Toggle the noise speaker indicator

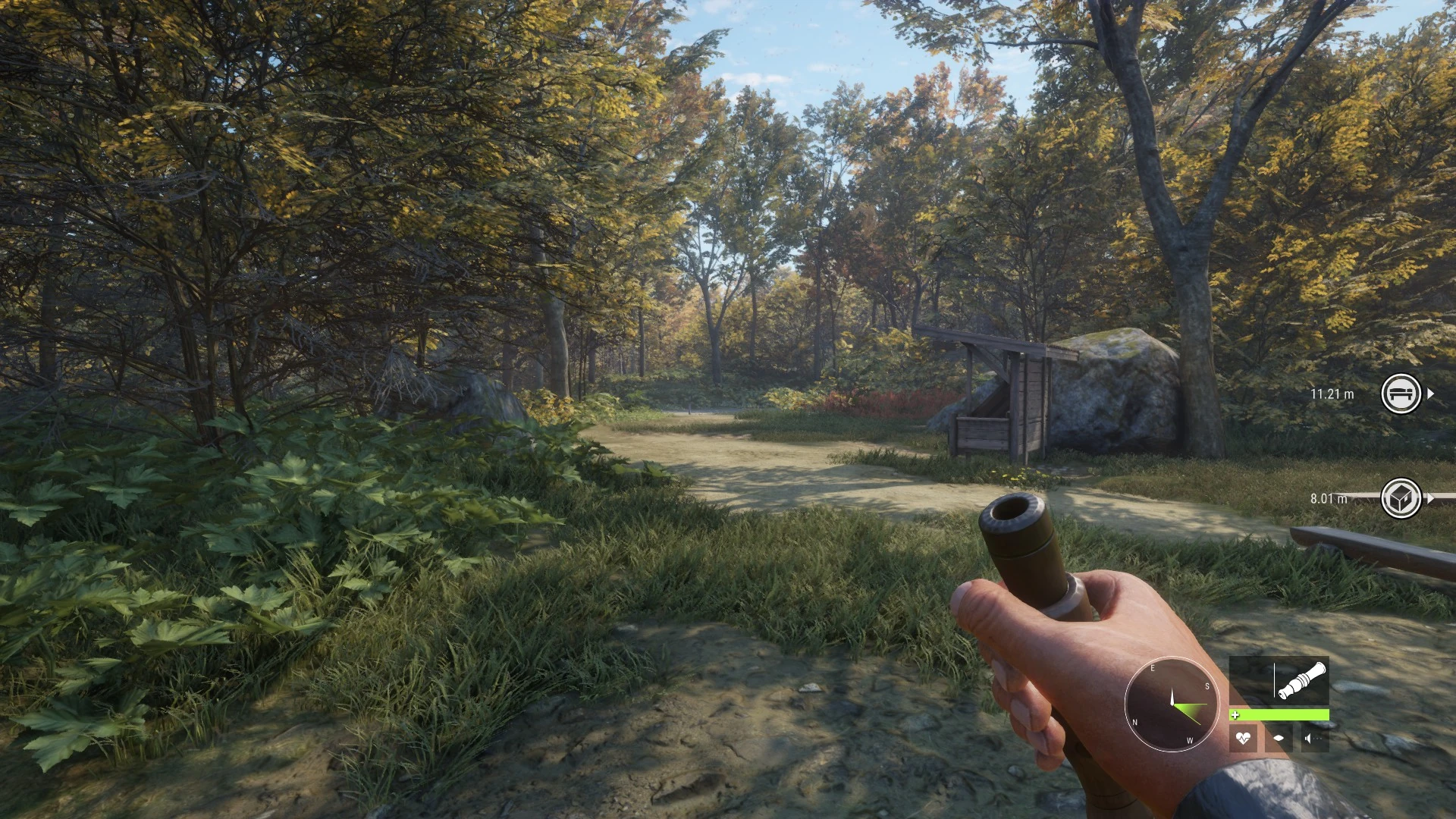coord(1308,739)
